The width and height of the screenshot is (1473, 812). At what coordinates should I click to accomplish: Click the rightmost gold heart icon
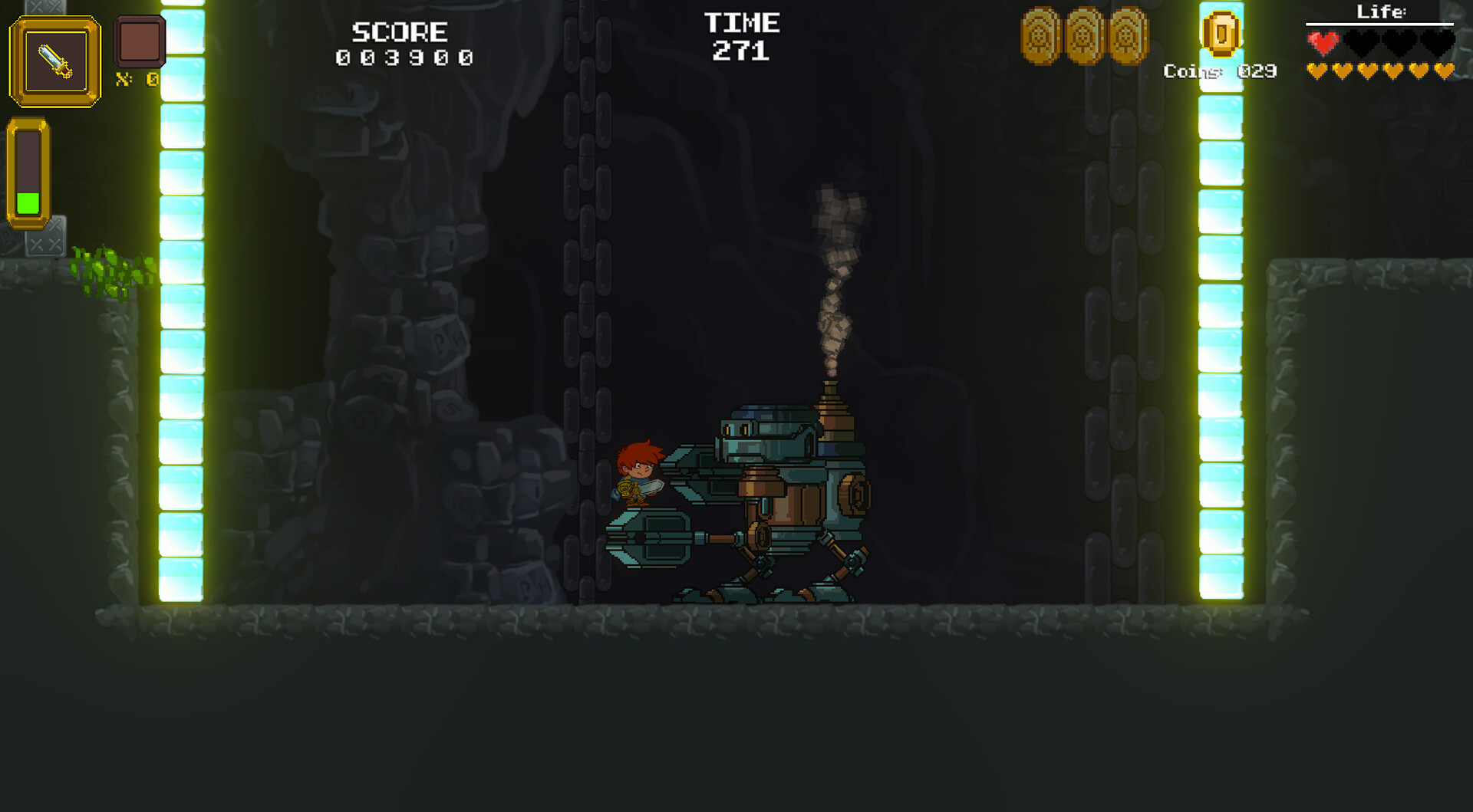click(1446, 71)
